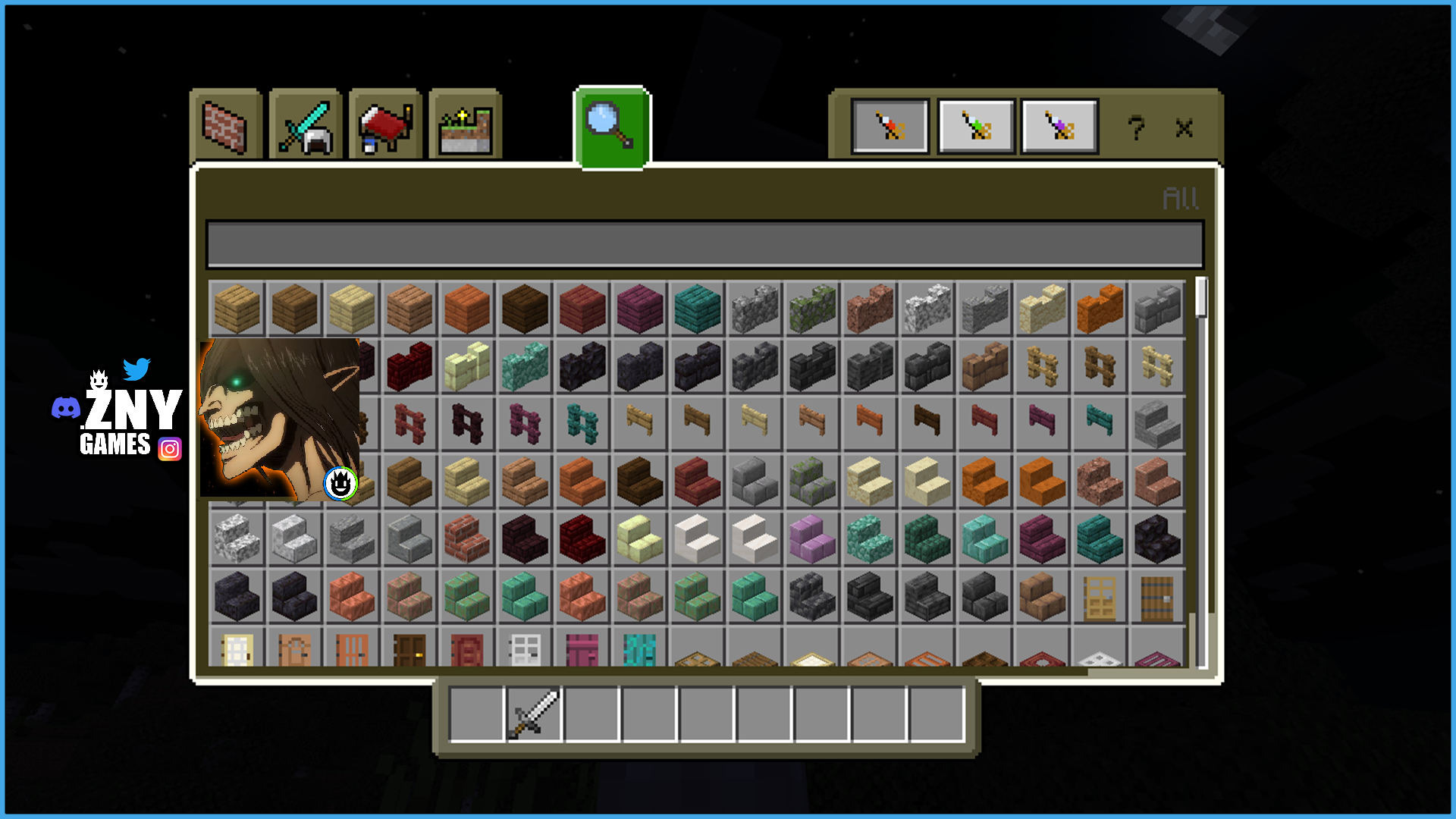This screenshot has height=819, width=1456.
Task: Click the magnifying glass search icon
Action: click(x=611, y=126)
